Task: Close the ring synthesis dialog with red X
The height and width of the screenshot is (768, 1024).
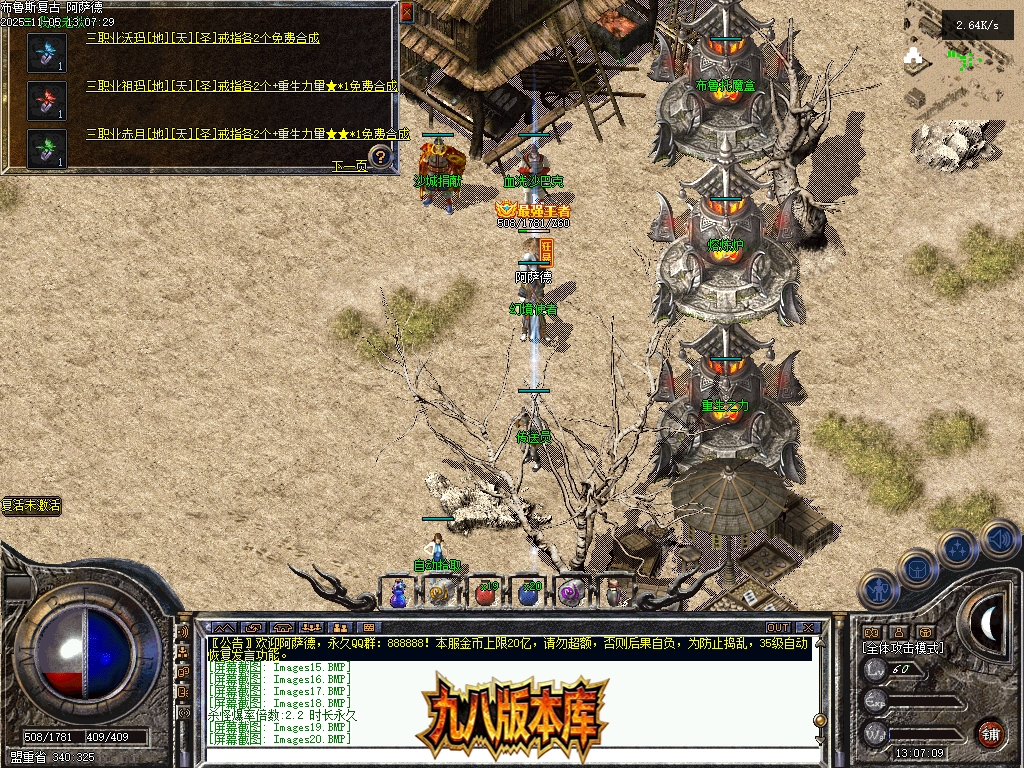Action: pyautogui.click(x=407, y=13)
